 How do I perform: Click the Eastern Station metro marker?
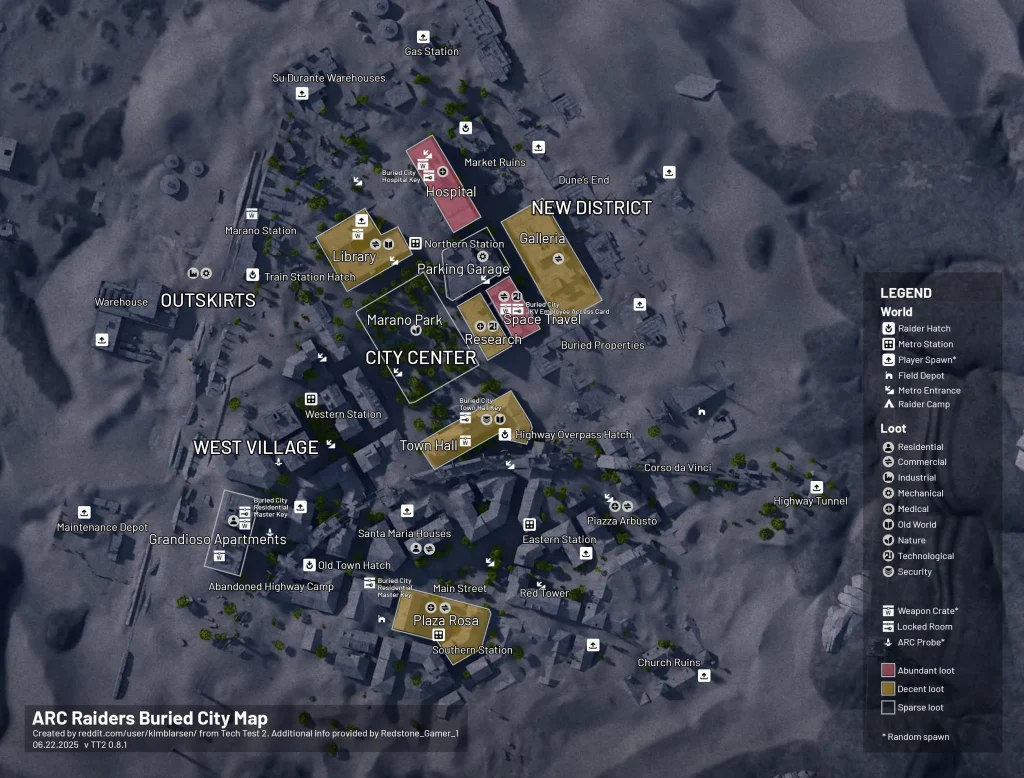click(x=529, y=524)
